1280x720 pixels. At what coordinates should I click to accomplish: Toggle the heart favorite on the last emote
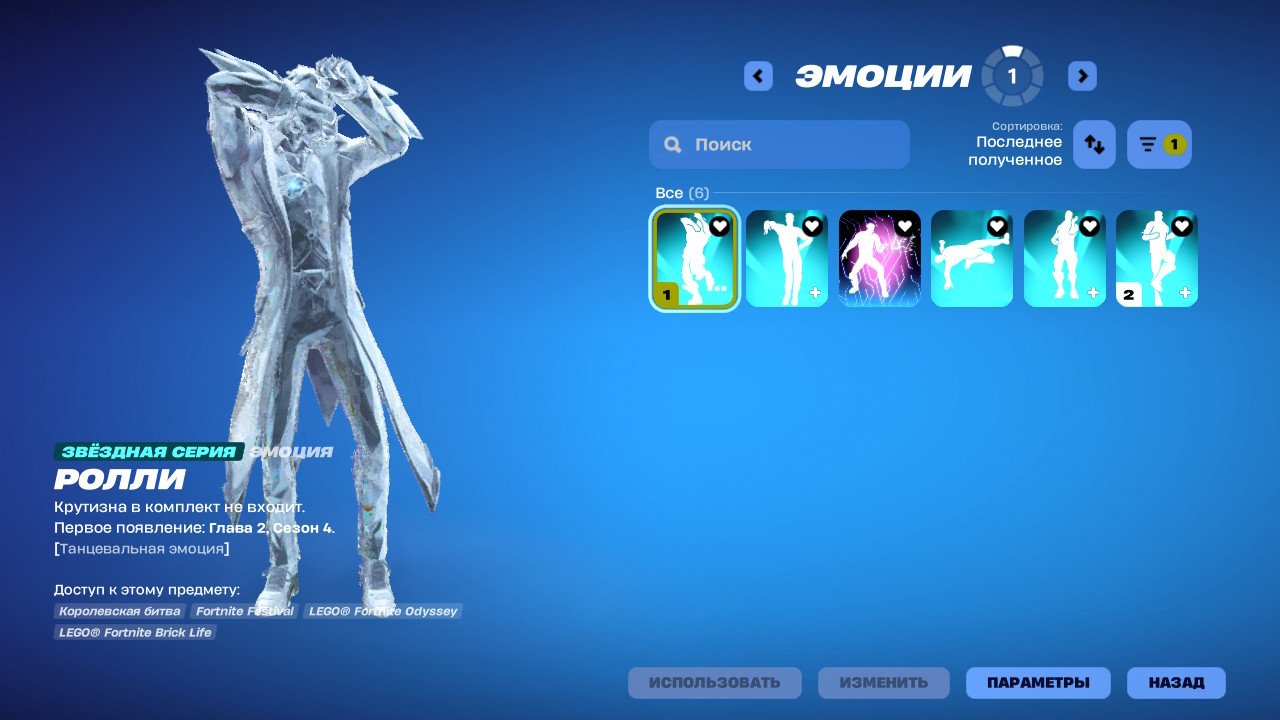point(1181,226)
